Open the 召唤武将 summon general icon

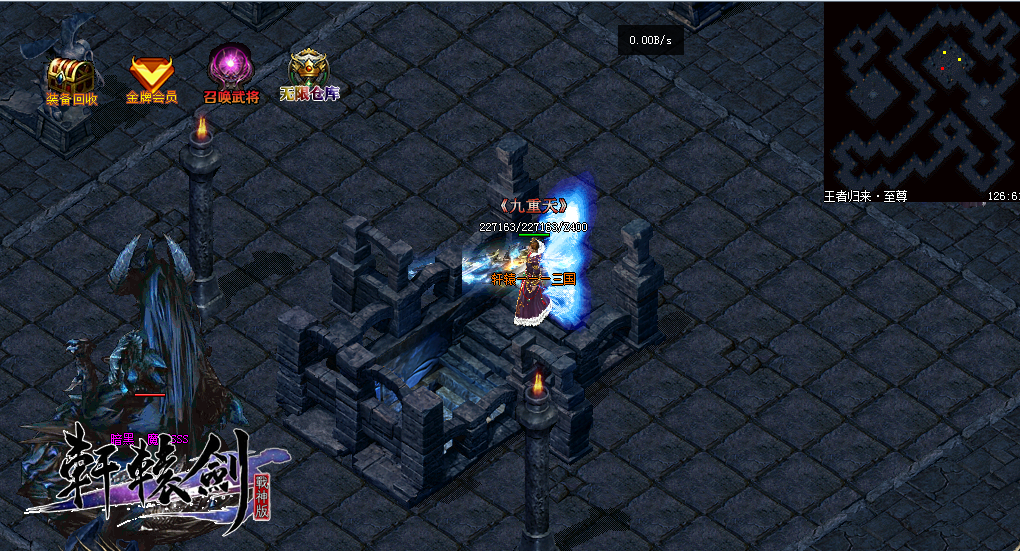coord(231,72)
